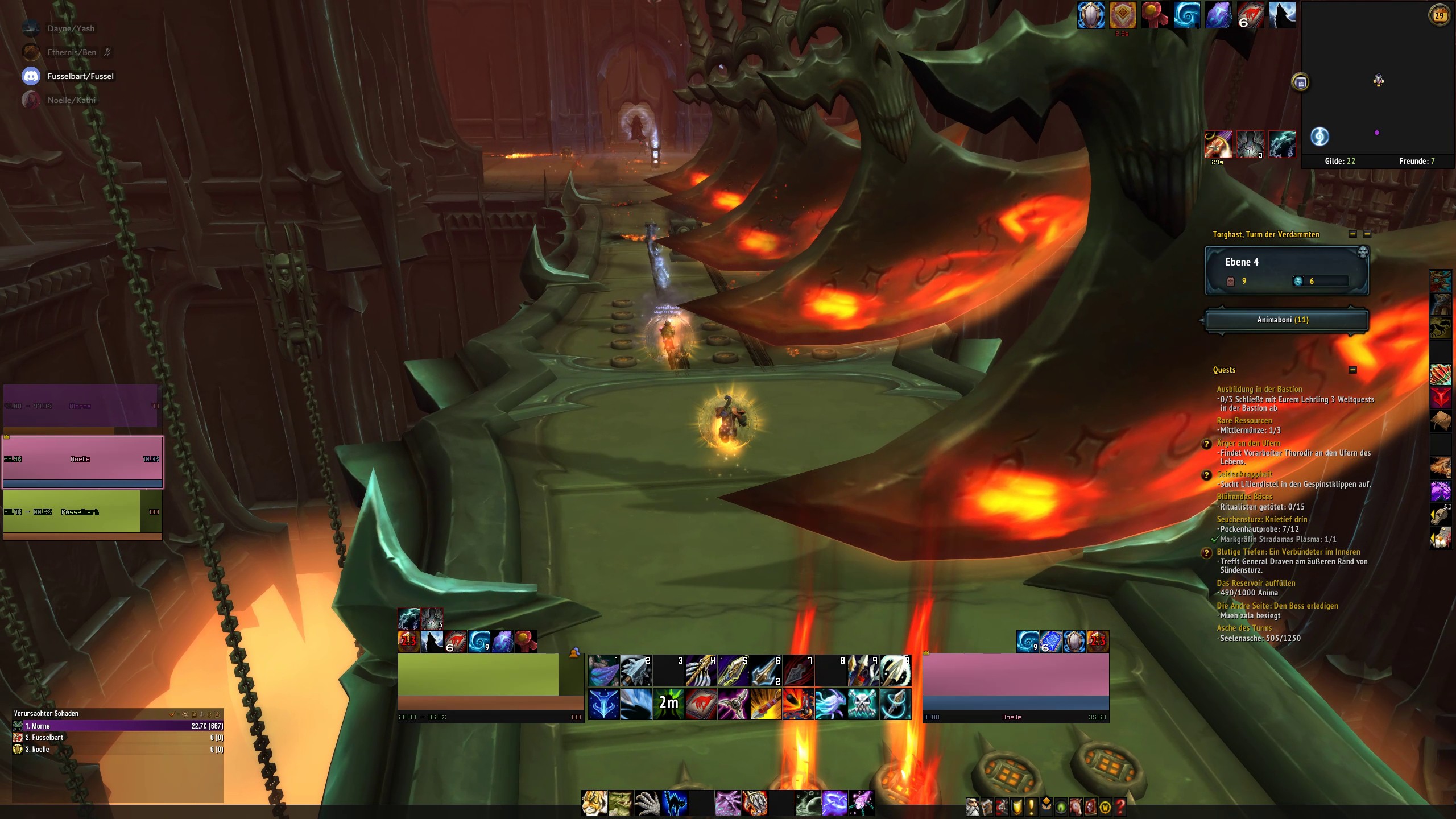Click Fusselbart/Fussel in Discord overlay

point(80,76)
